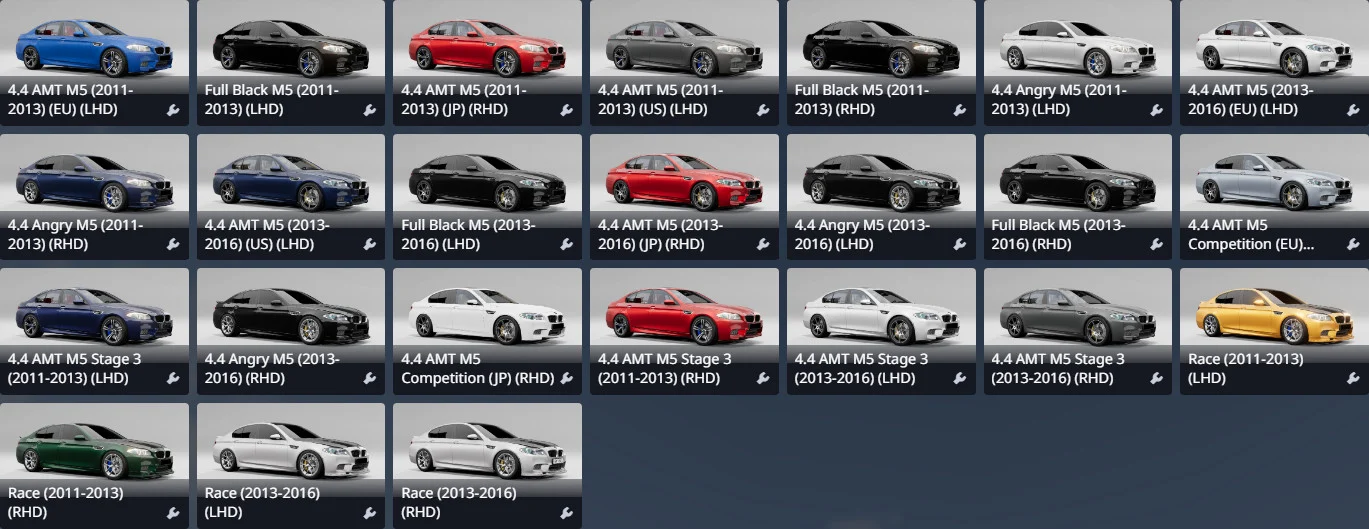Choose white 4.4 AMT M5 Competition (JP) (RHD)
Screen dimensions: 1369x529
487,315
